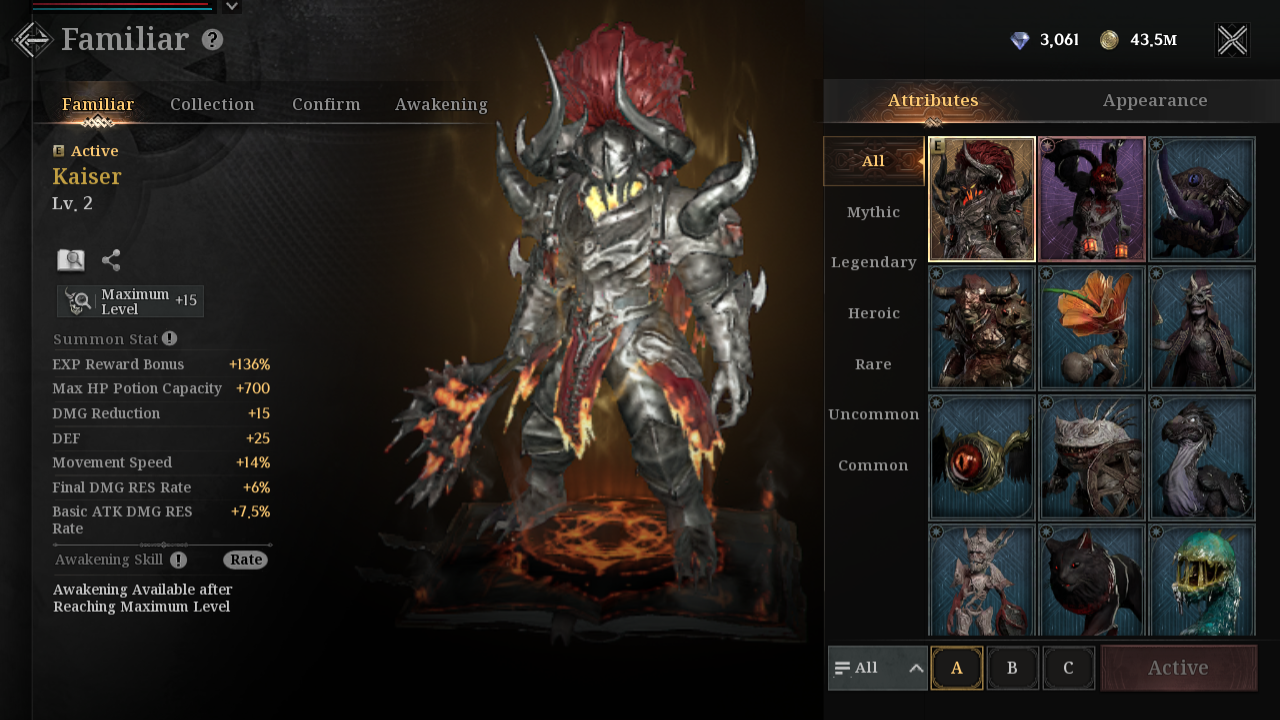The width and height of the screenshot is (1280, 720).
Task: Click the Maximum Level +15 button
Action: [131, 301]
